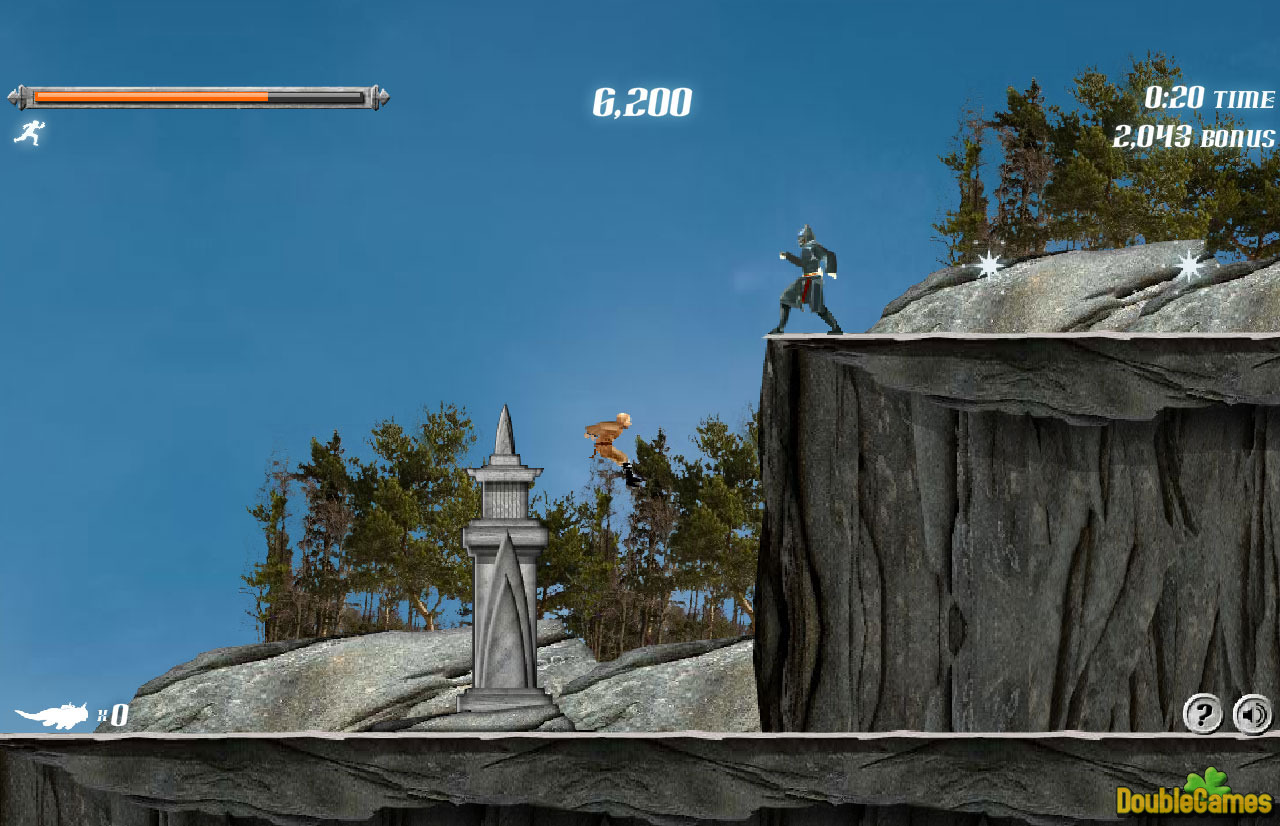Toggle the sound speaker button

click(1252, 714)
